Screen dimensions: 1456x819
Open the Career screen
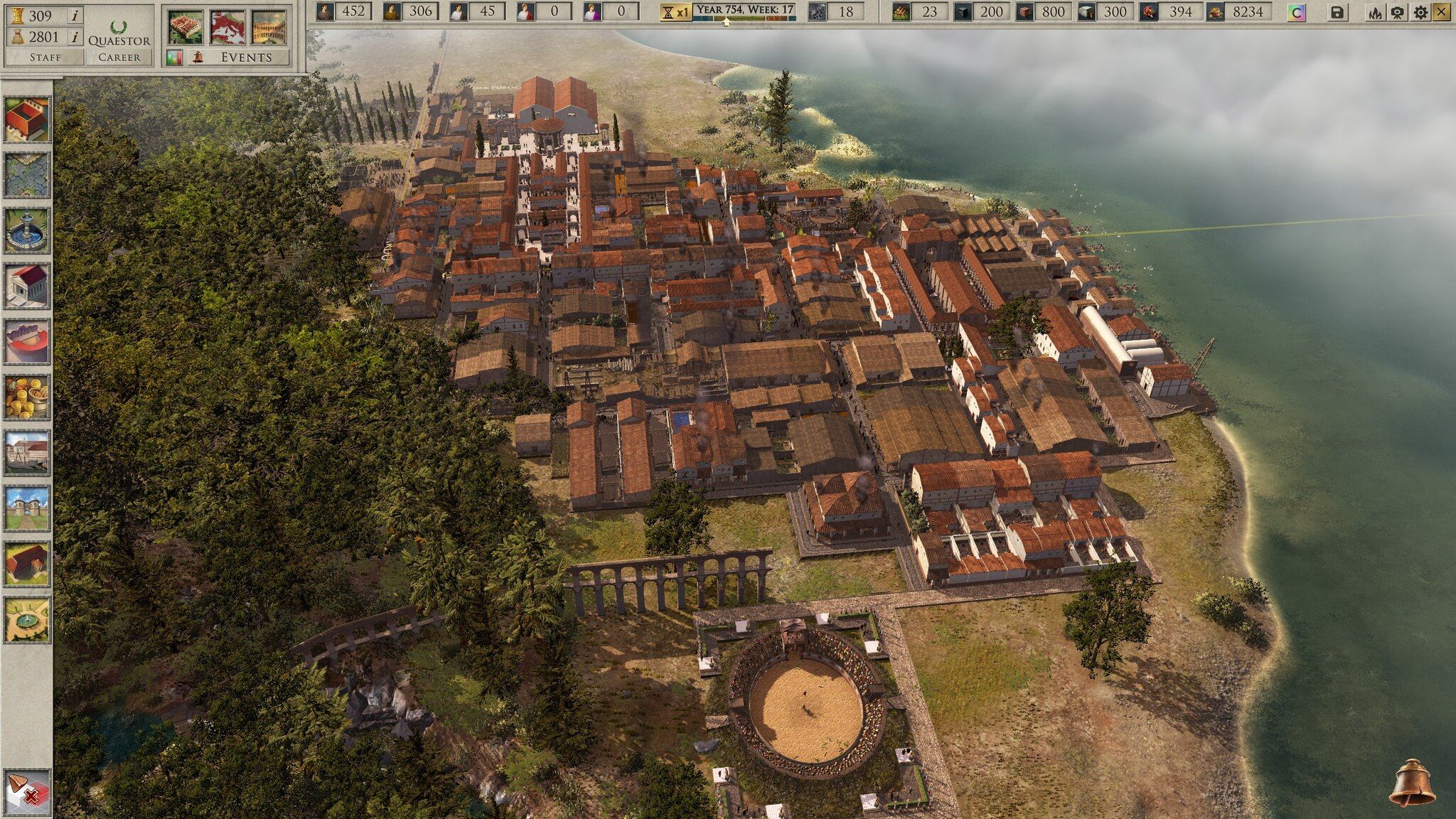[119, 57]
